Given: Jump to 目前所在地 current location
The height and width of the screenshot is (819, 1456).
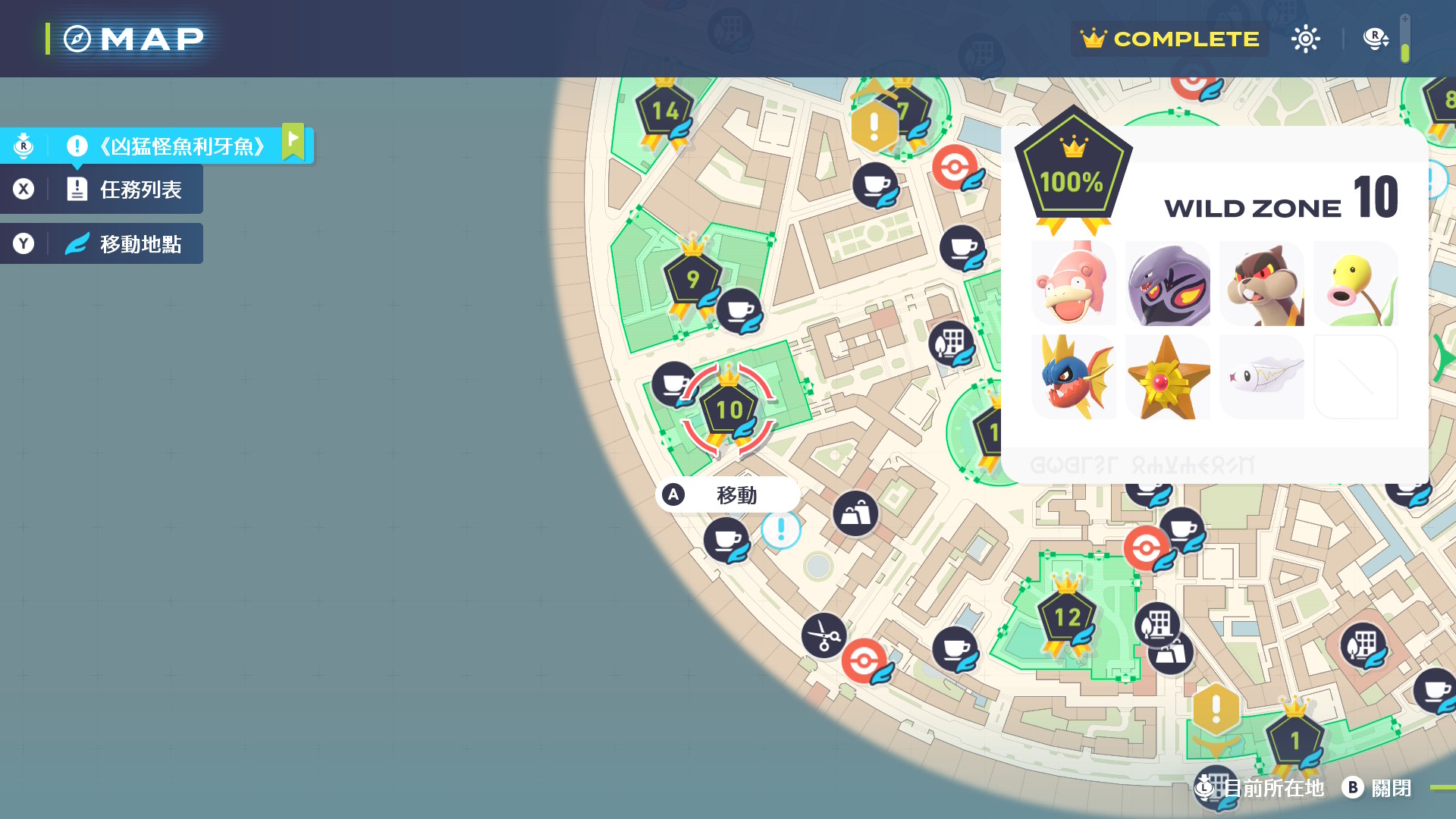Looking at the screenshot, I should [x=1262, y=788].
